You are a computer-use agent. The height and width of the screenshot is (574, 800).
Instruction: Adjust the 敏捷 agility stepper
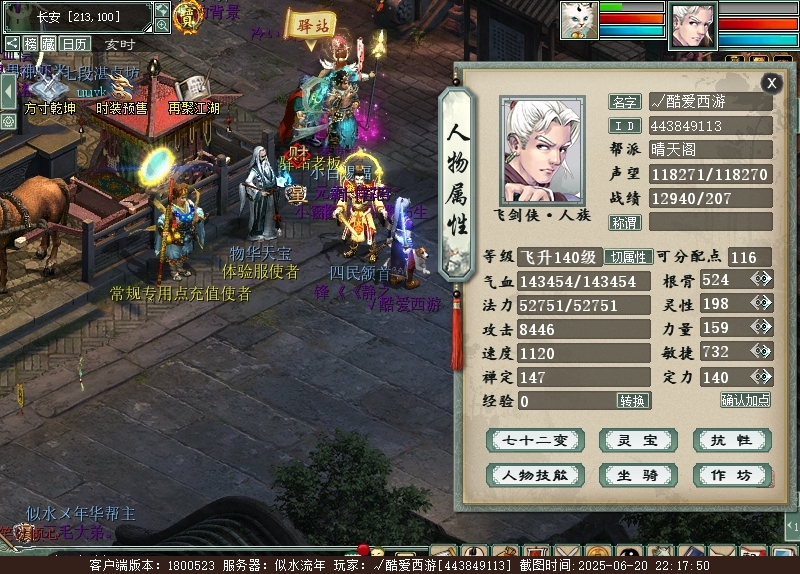coord(762,352)
